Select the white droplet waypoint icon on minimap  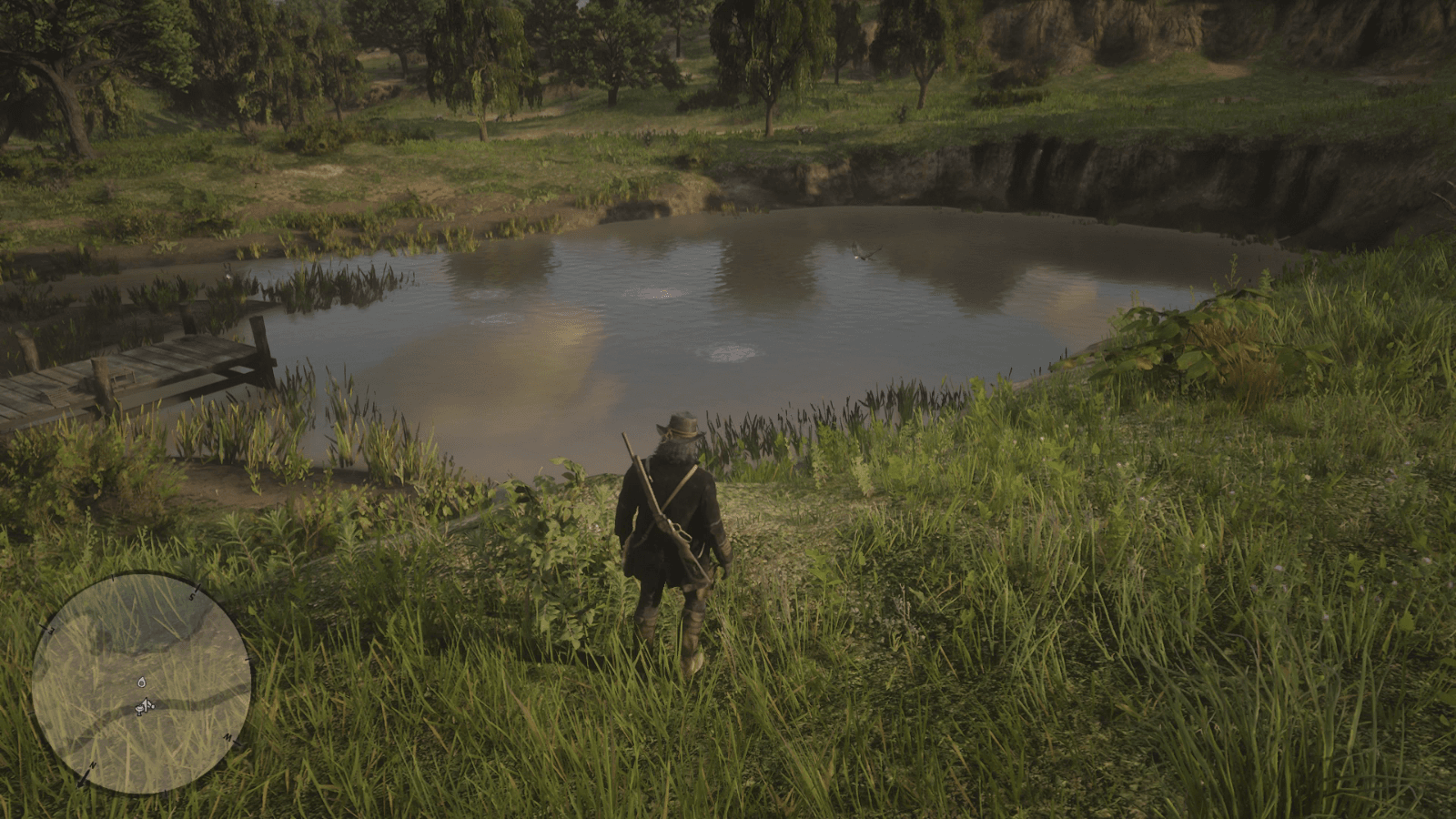coord(142,682)
